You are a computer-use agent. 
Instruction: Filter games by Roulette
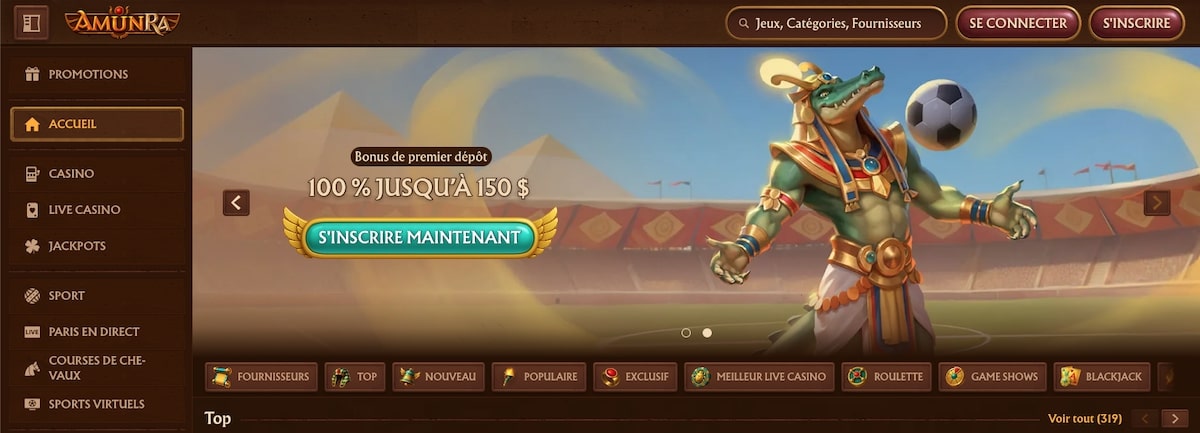pyautogui.click(x=887, y=377)
